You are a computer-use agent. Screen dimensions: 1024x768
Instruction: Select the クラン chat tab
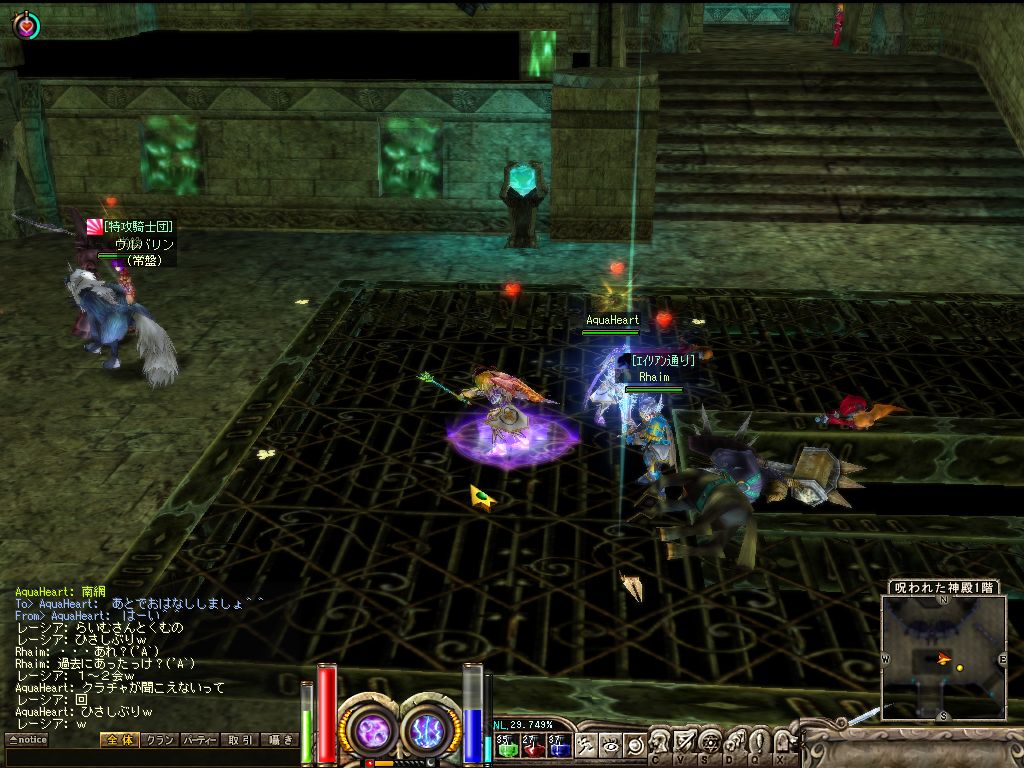click(x=159, y=740)
